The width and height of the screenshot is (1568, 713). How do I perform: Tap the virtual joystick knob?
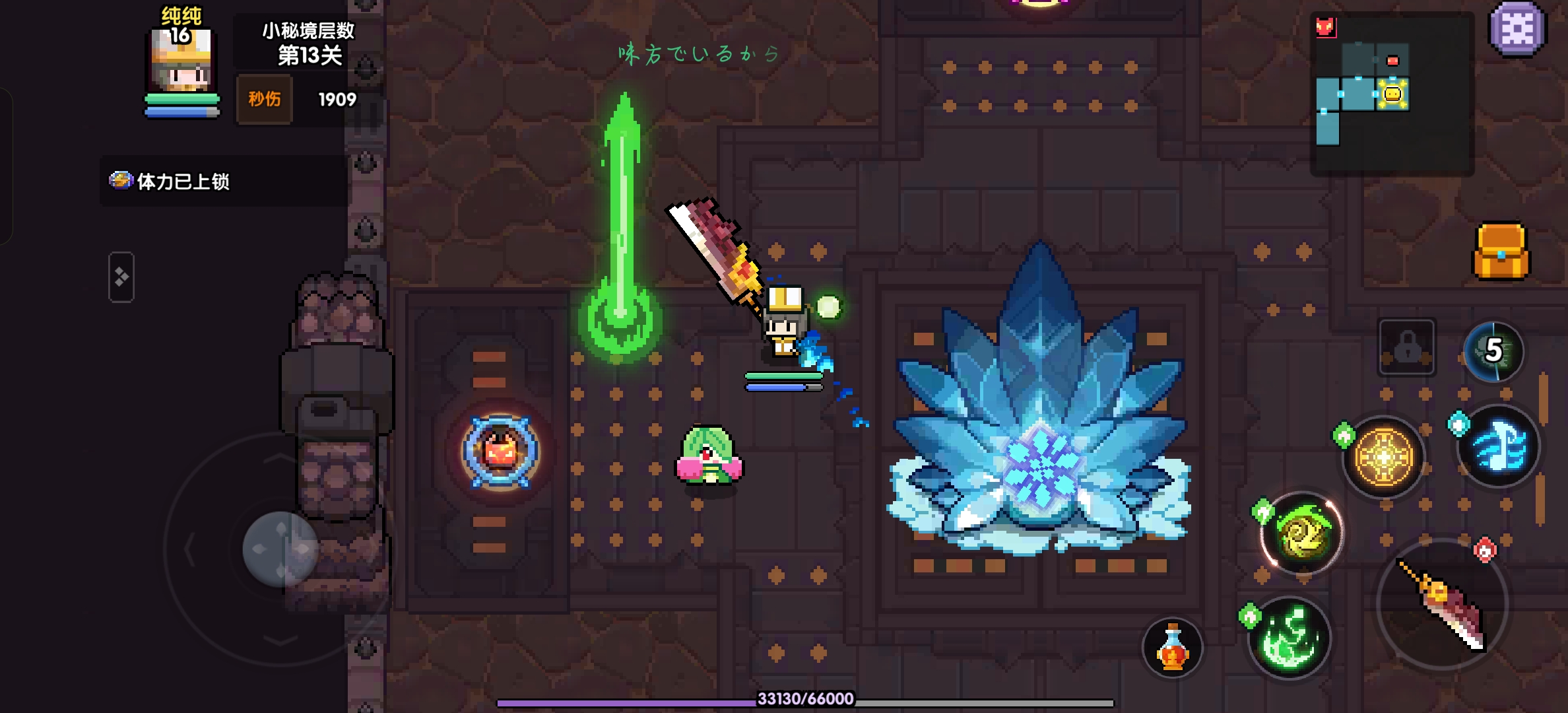[x=280, y=549]
